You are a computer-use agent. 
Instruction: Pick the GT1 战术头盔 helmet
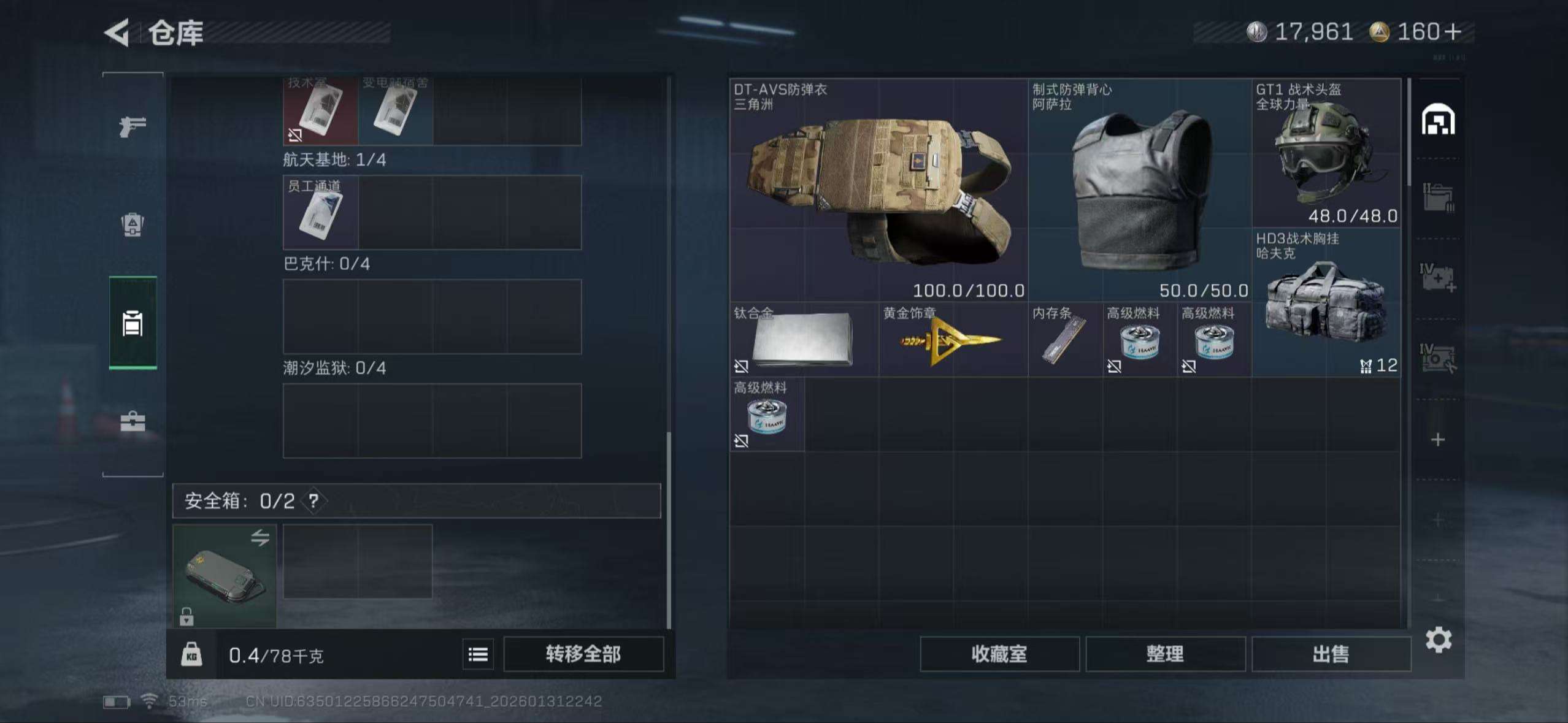click(1326, 153)
